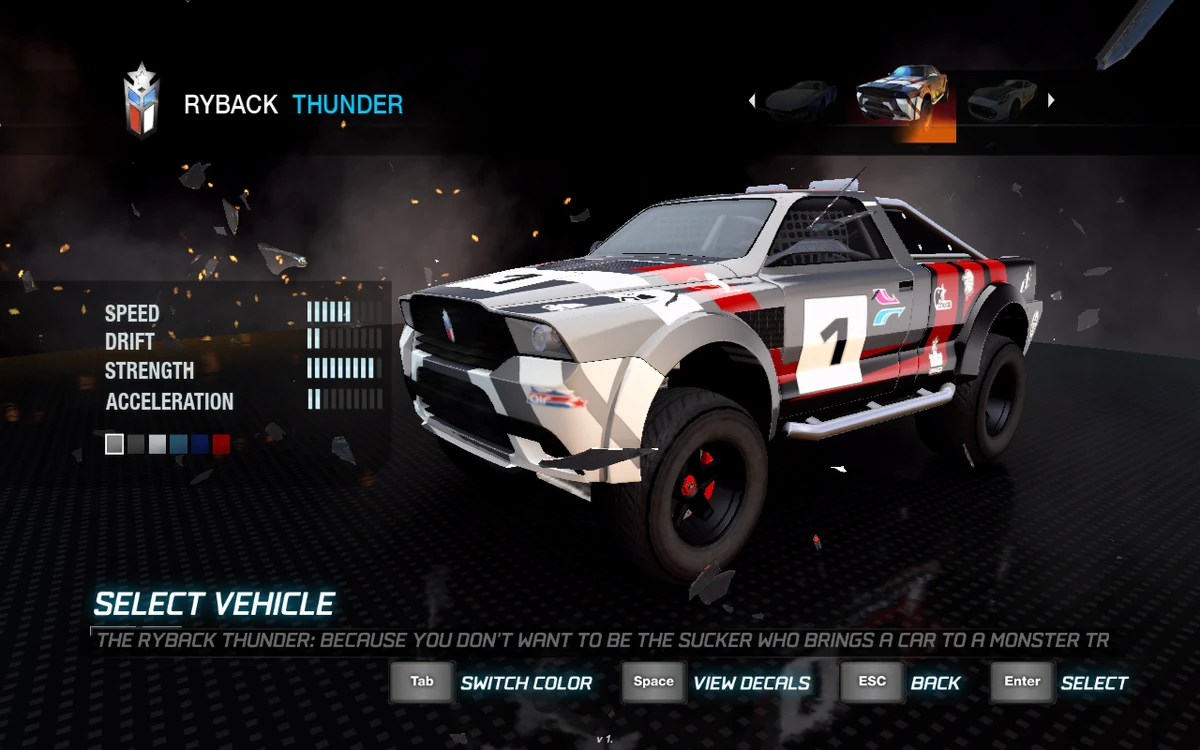The height and width of the screenshot is (750, 1200).
Task: Apply the light silver color swatch
Action: point(158,444)
